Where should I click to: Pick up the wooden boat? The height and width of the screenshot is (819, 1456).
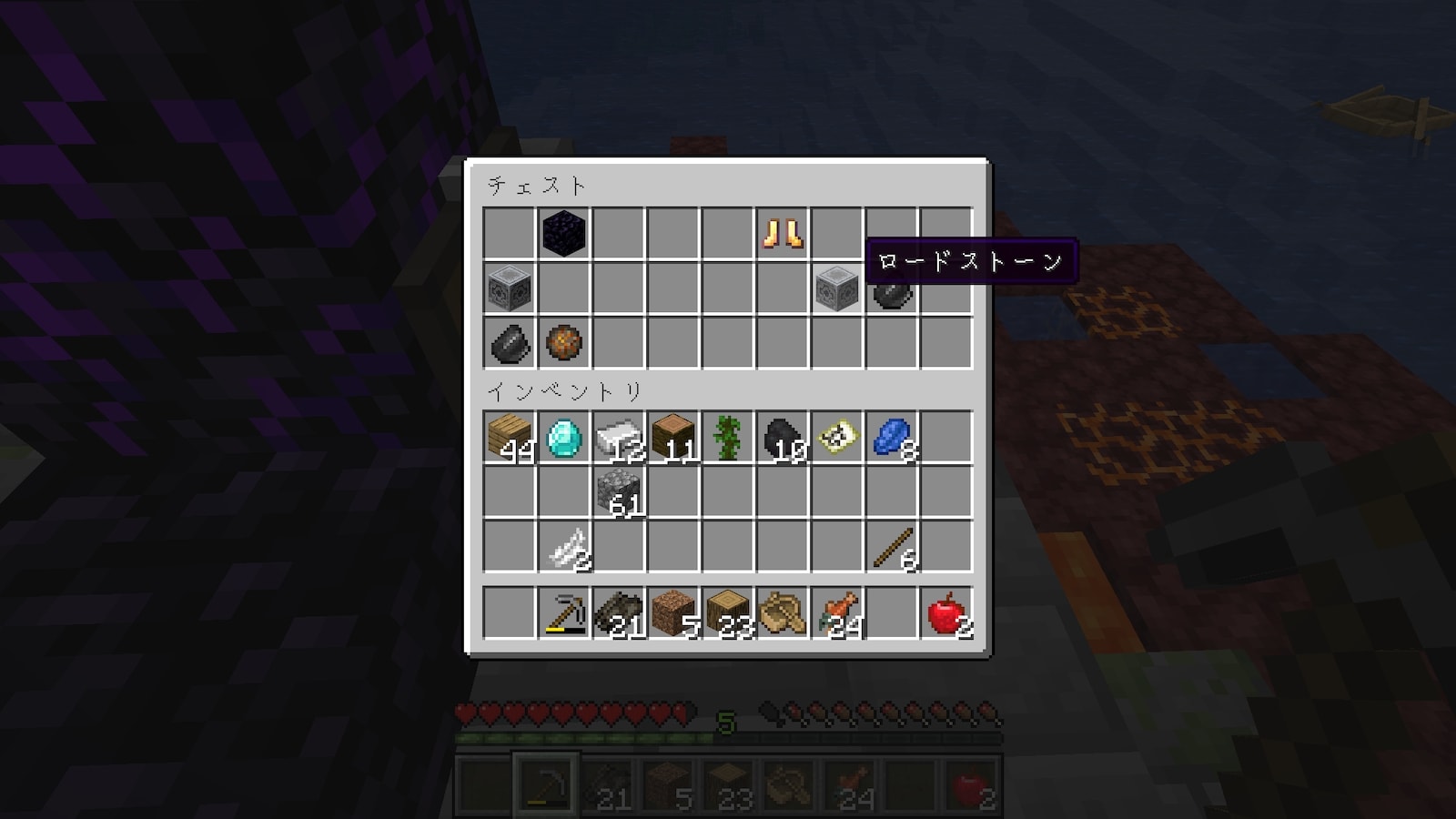(x=782, y=612)
